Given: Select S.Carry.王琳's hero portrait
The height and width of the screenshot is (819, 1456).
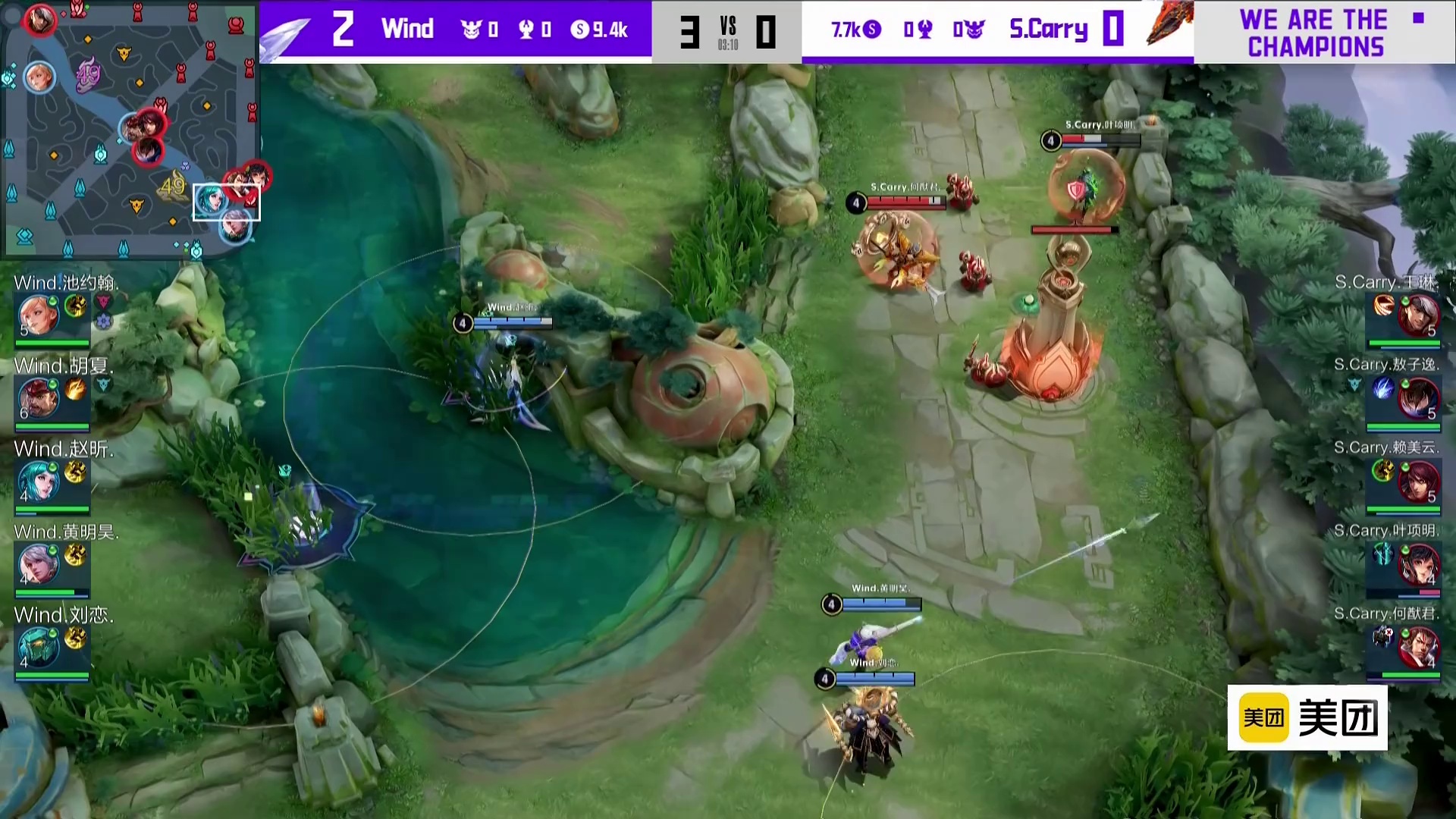Looking at the screenshot, I should (1417, 315).
